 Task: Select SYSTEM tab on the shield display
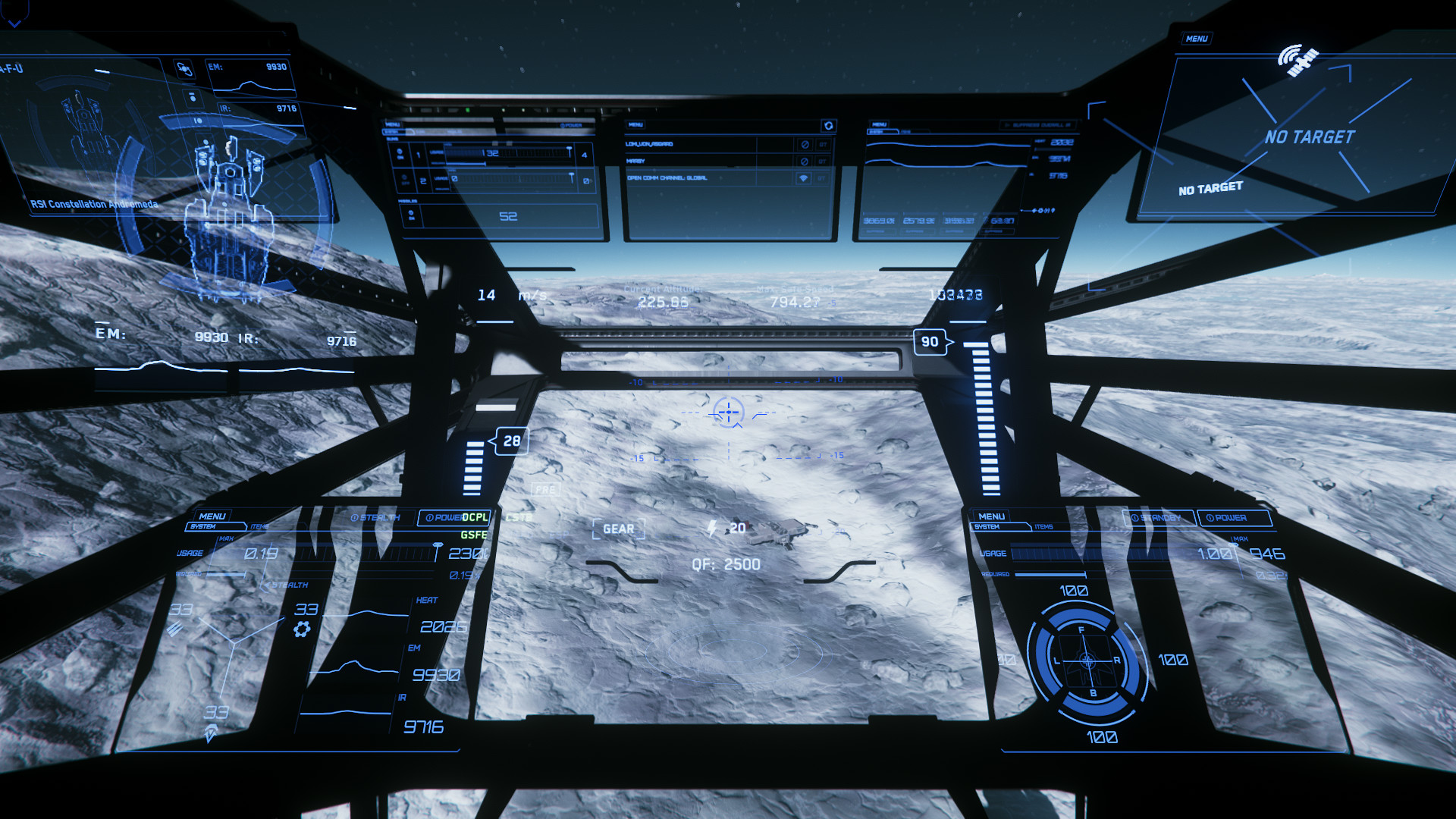tap(987, 526)
